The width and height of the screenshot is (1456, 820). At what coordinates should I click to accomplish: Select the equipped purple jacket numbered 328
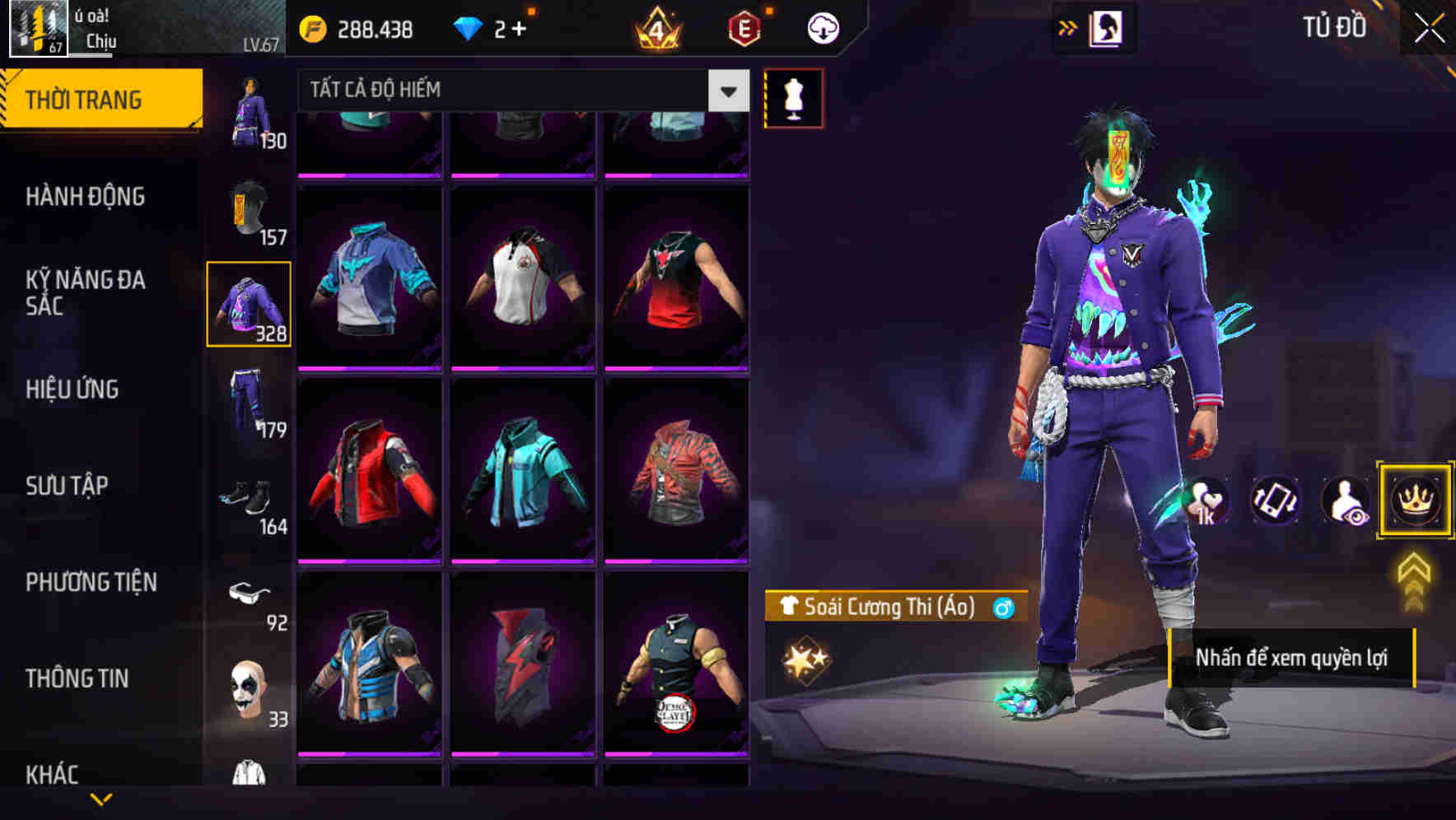coord(249,303)
